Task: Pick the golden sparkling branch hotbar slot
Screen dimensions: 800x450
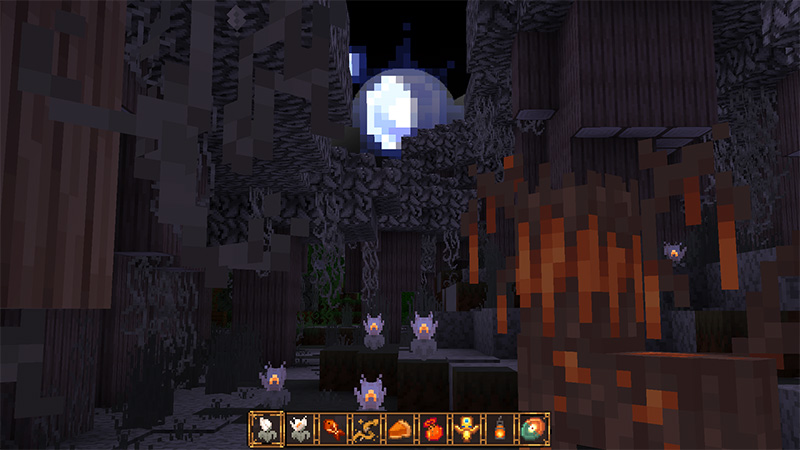Action: click(x=365, y=429)
